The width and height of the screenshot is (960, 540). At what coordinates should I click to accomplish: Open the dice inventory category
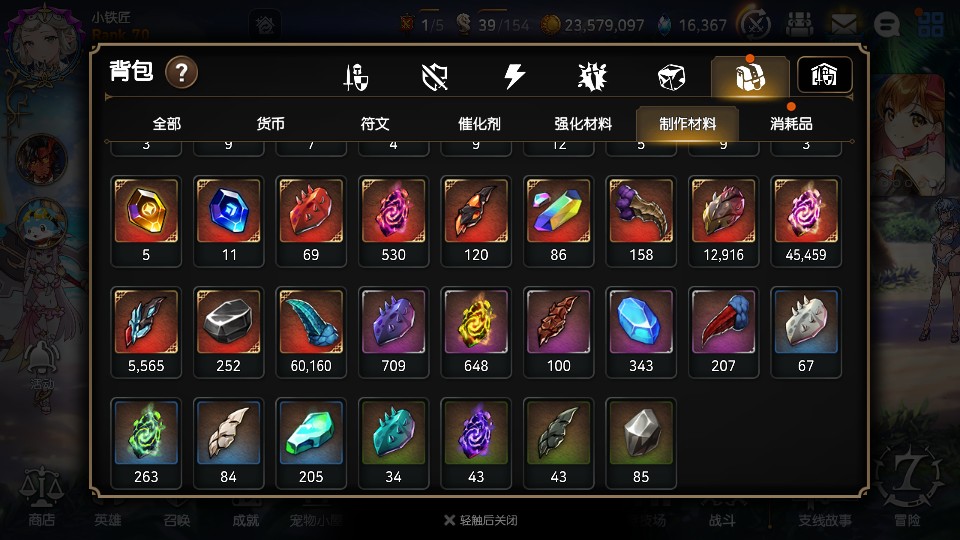[670, 77]
